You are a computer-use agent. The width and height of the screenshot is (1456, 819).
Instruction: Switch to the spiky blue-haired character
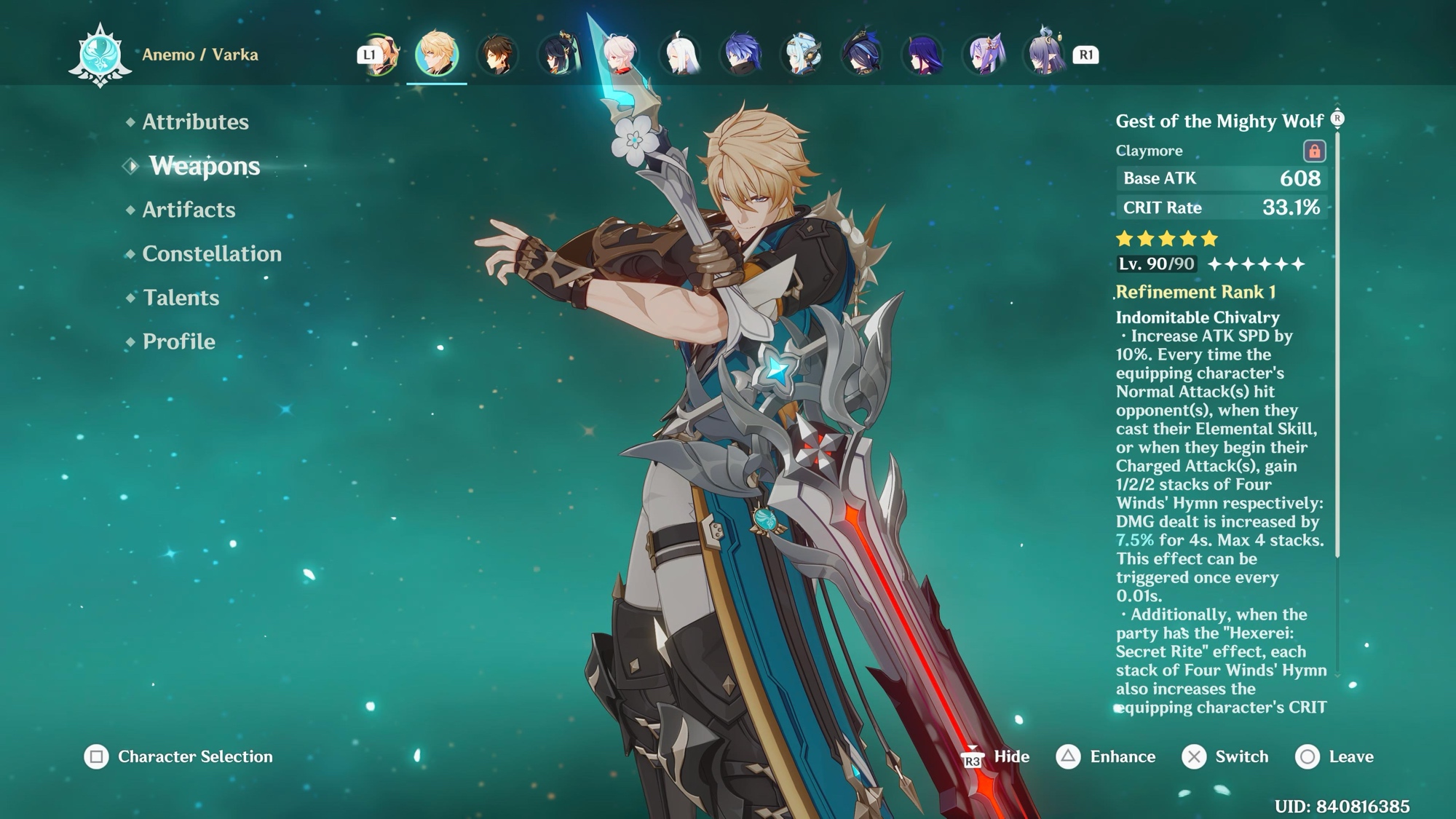(742, 55)
